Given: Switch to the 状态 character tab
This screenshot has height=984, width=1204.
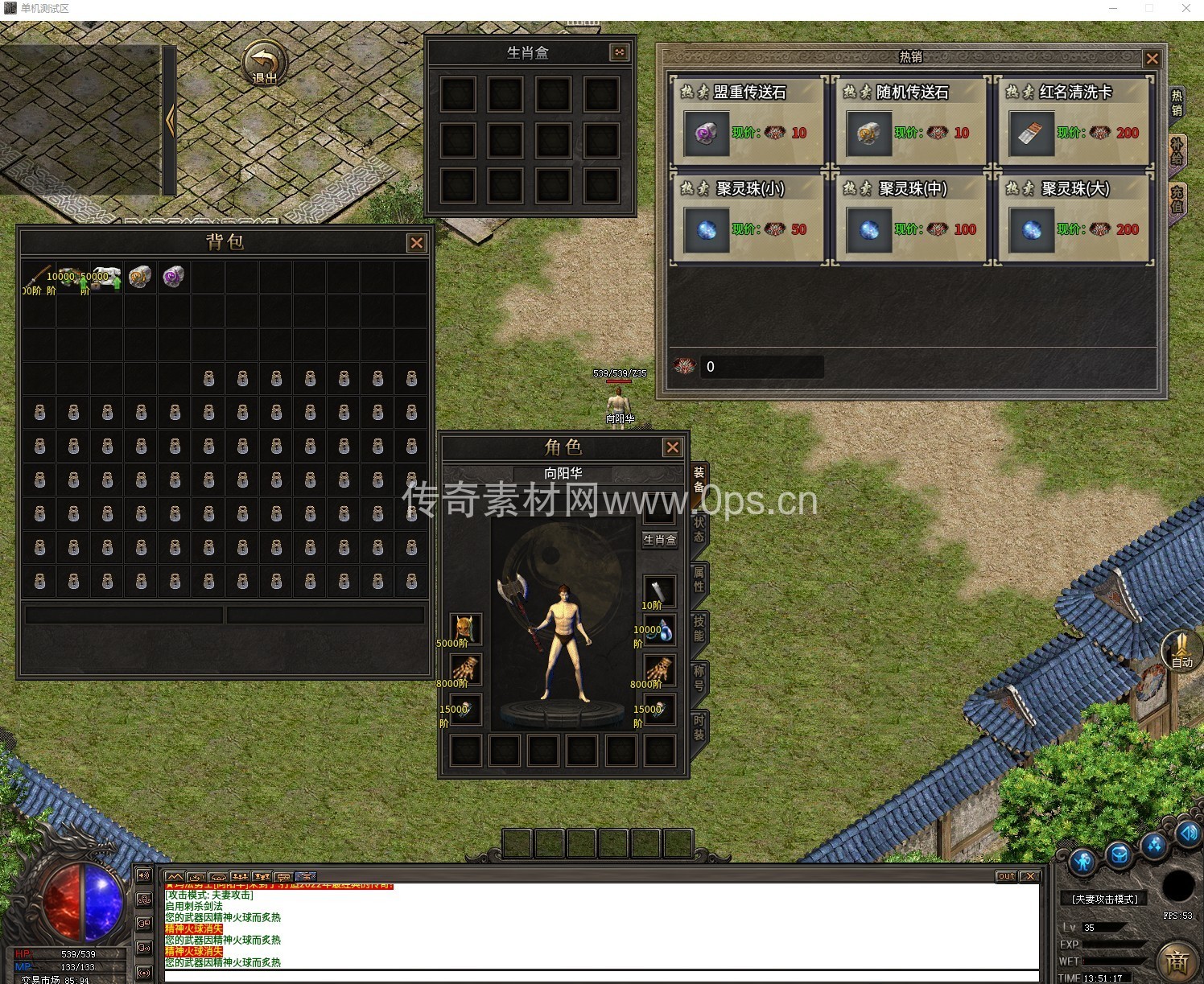Looking at the screenshot, I should coord(699,529).
